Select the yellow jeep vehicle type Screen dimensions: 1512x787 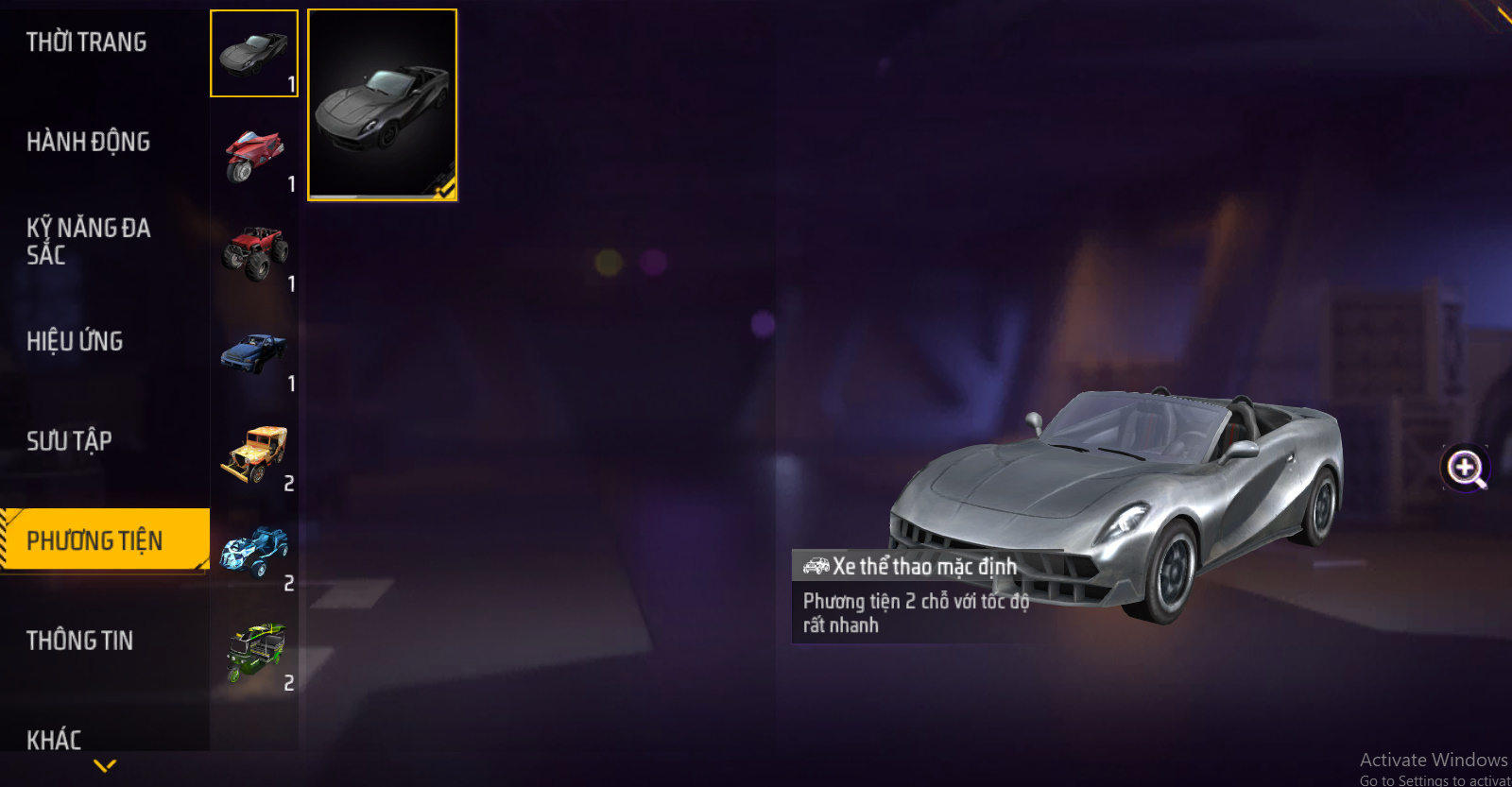253,453
